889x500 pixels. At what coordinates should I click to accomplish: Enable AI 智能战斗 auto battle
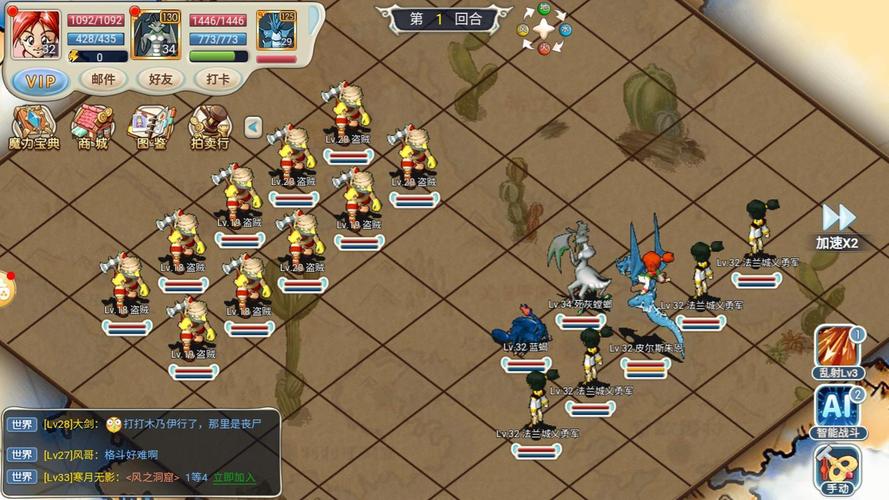pyautogui.click(x=838, y=412)
